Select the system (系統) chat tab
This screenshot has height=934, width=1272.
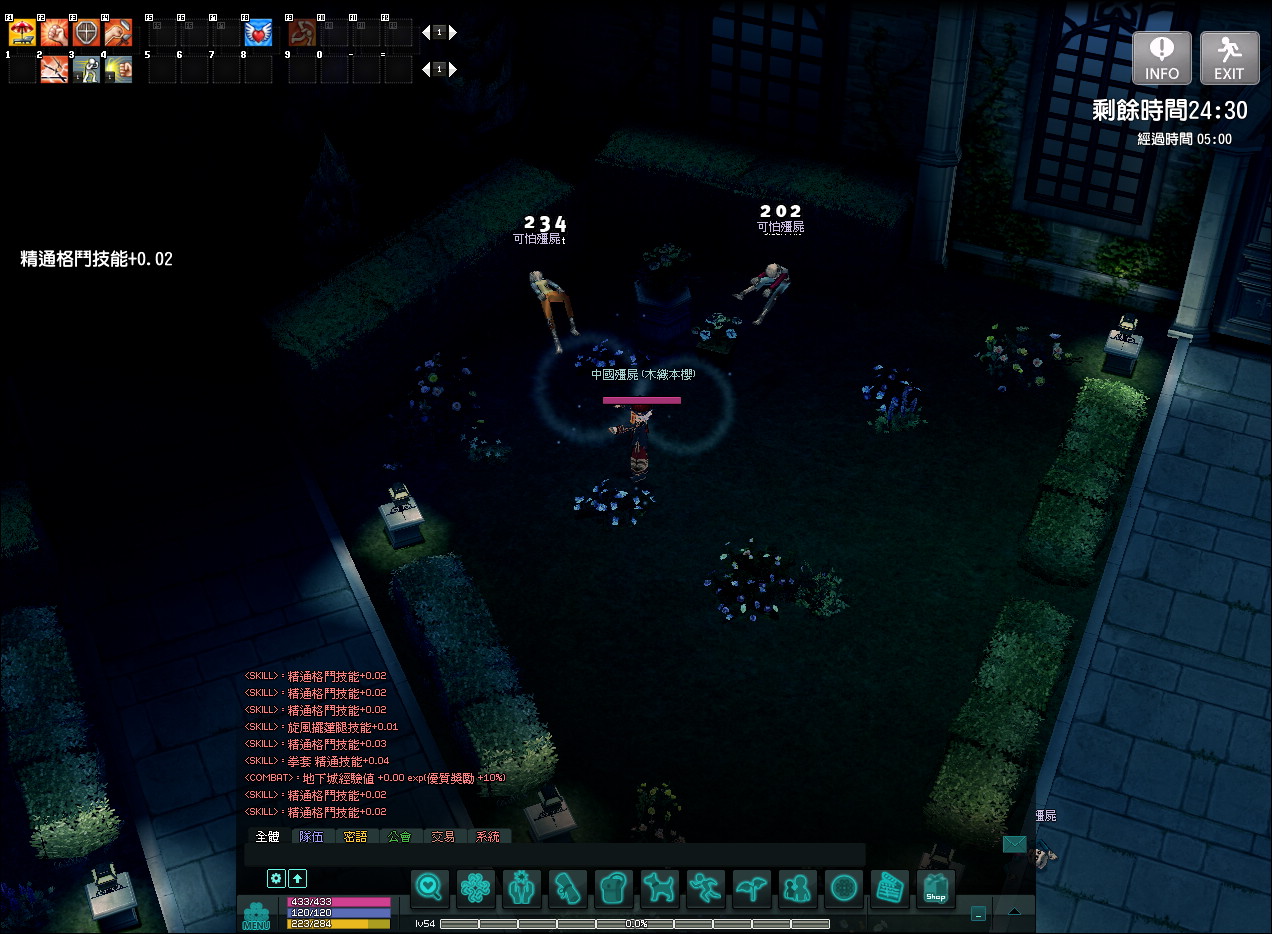(x=488, y=836)
